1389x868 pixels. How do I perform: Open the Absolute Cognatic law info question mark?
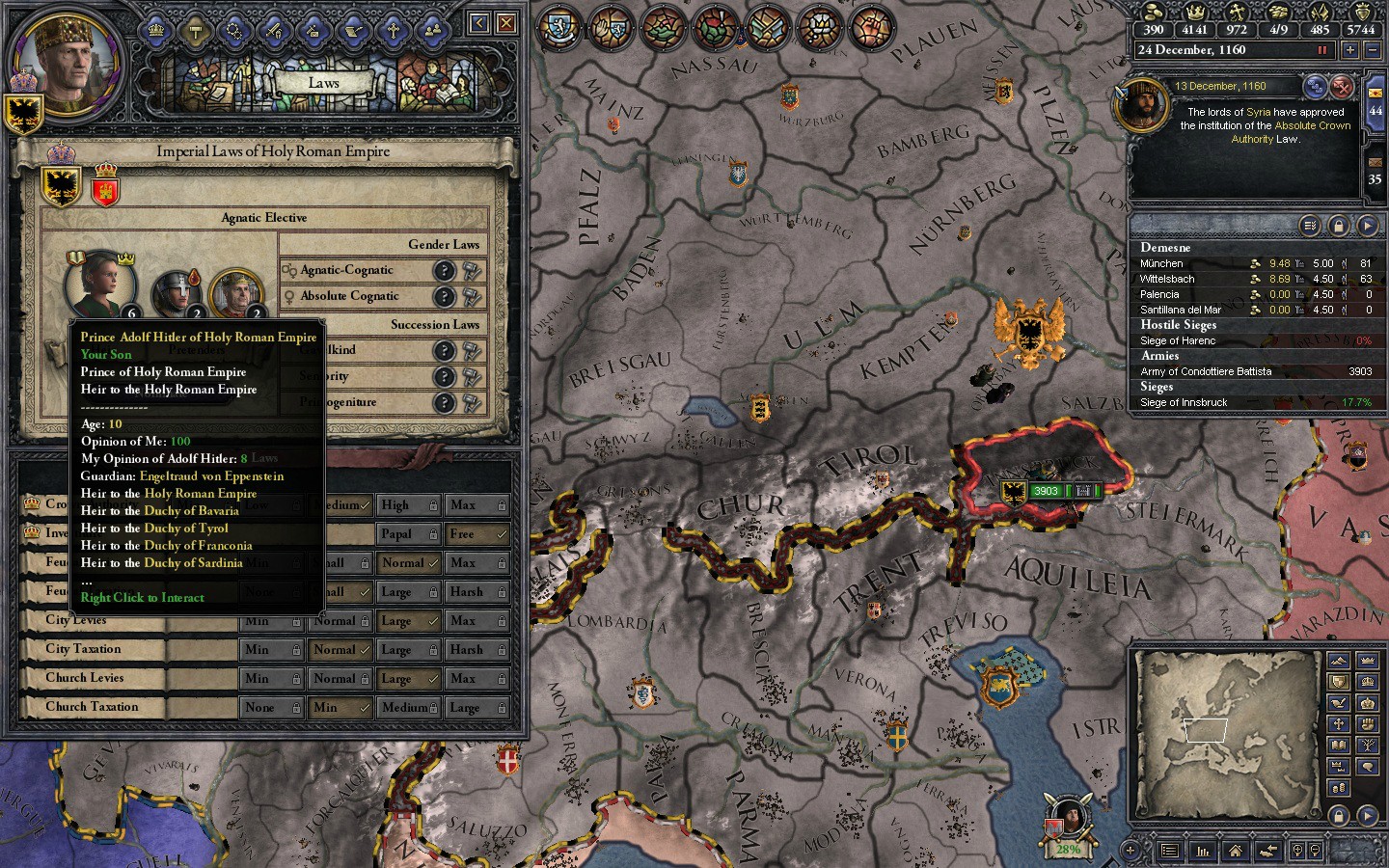[x=444, y=297]
